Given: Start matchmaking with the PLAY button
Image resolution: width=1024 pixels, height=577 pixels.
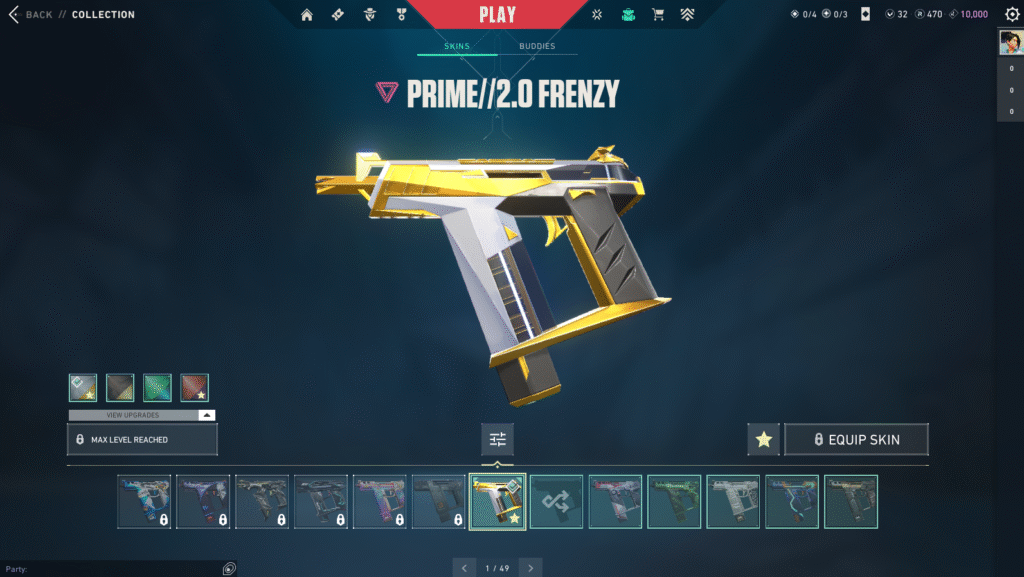Looking at the screenshot, I should pos(497,15).
